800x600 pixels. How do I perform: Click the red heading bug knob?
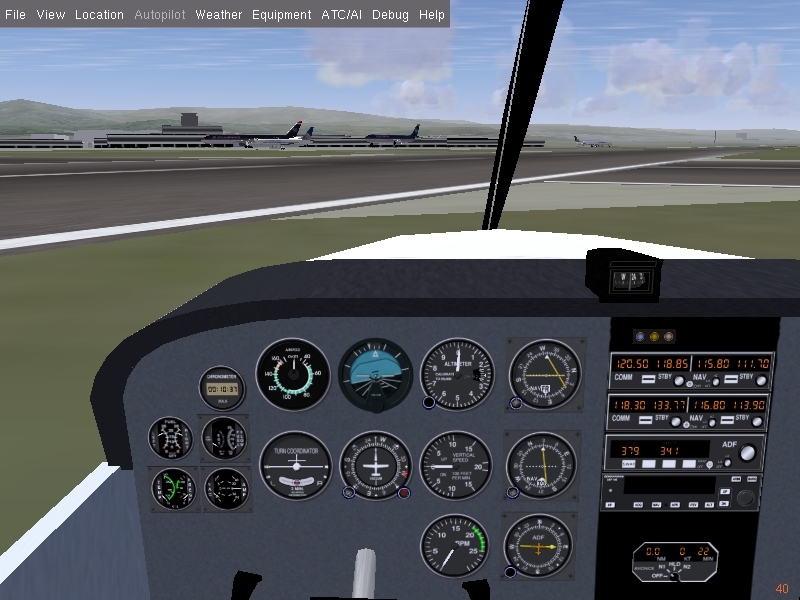pyautogui.click(x=404, y=493)
